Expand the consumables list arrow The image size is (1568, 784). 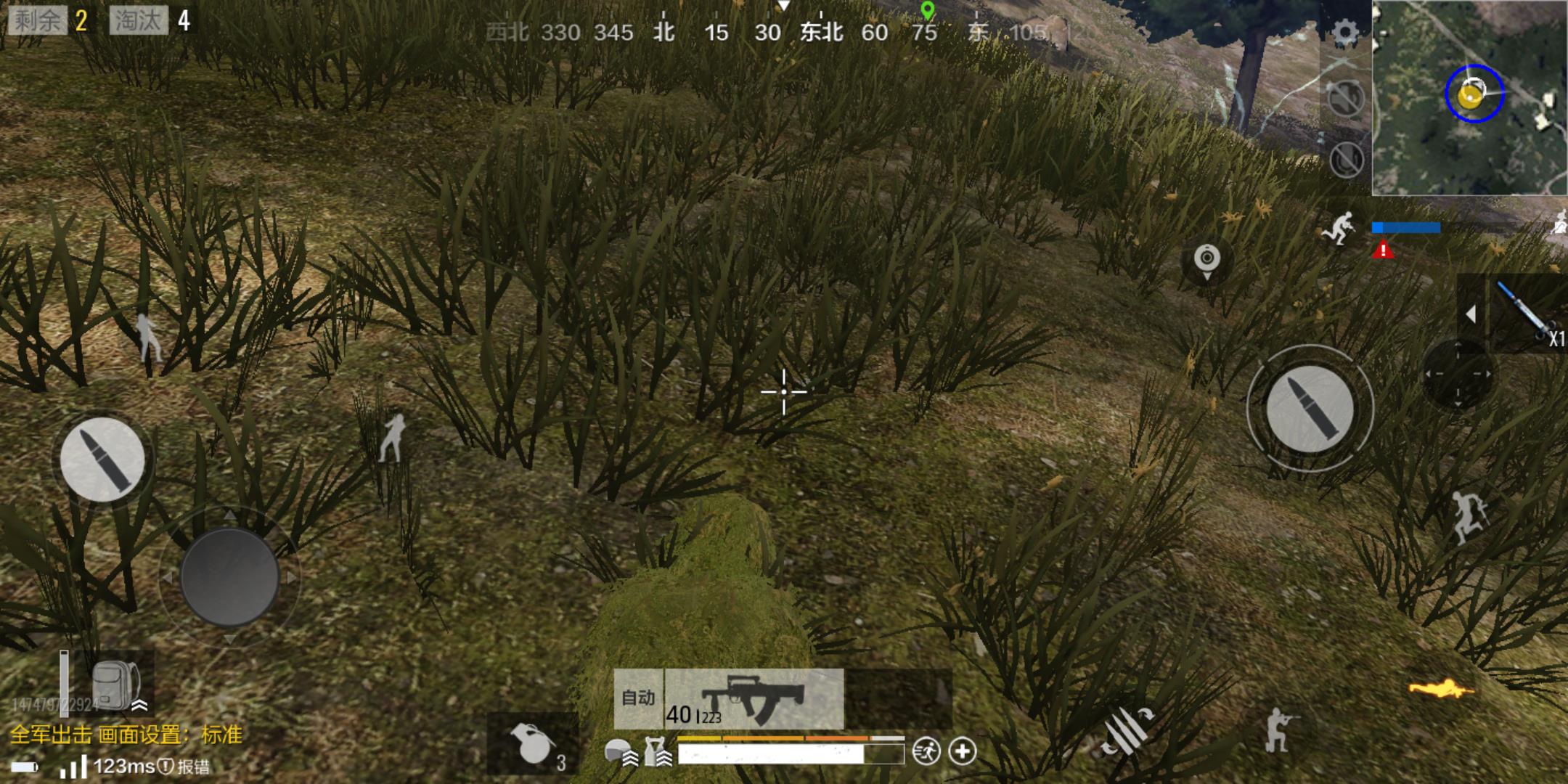tap(1471, 314)
